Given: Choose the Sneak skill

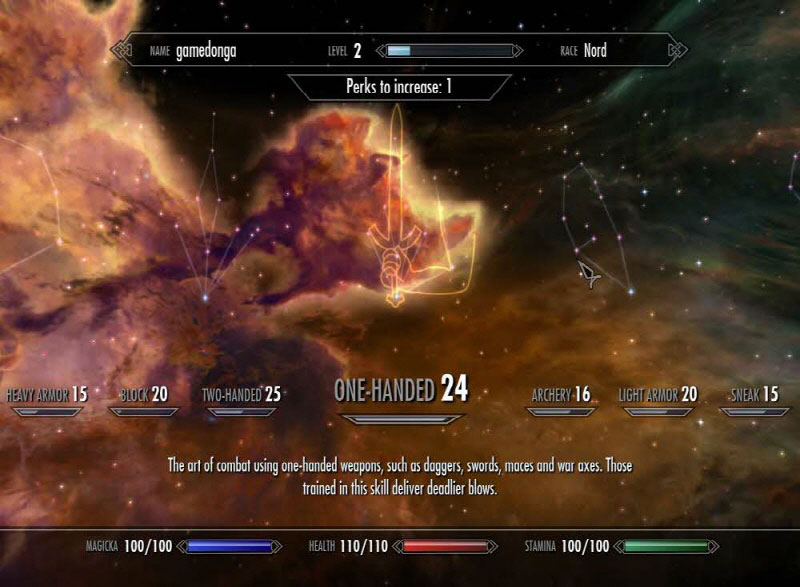Looking at the screenshot, I should [754, 395].
